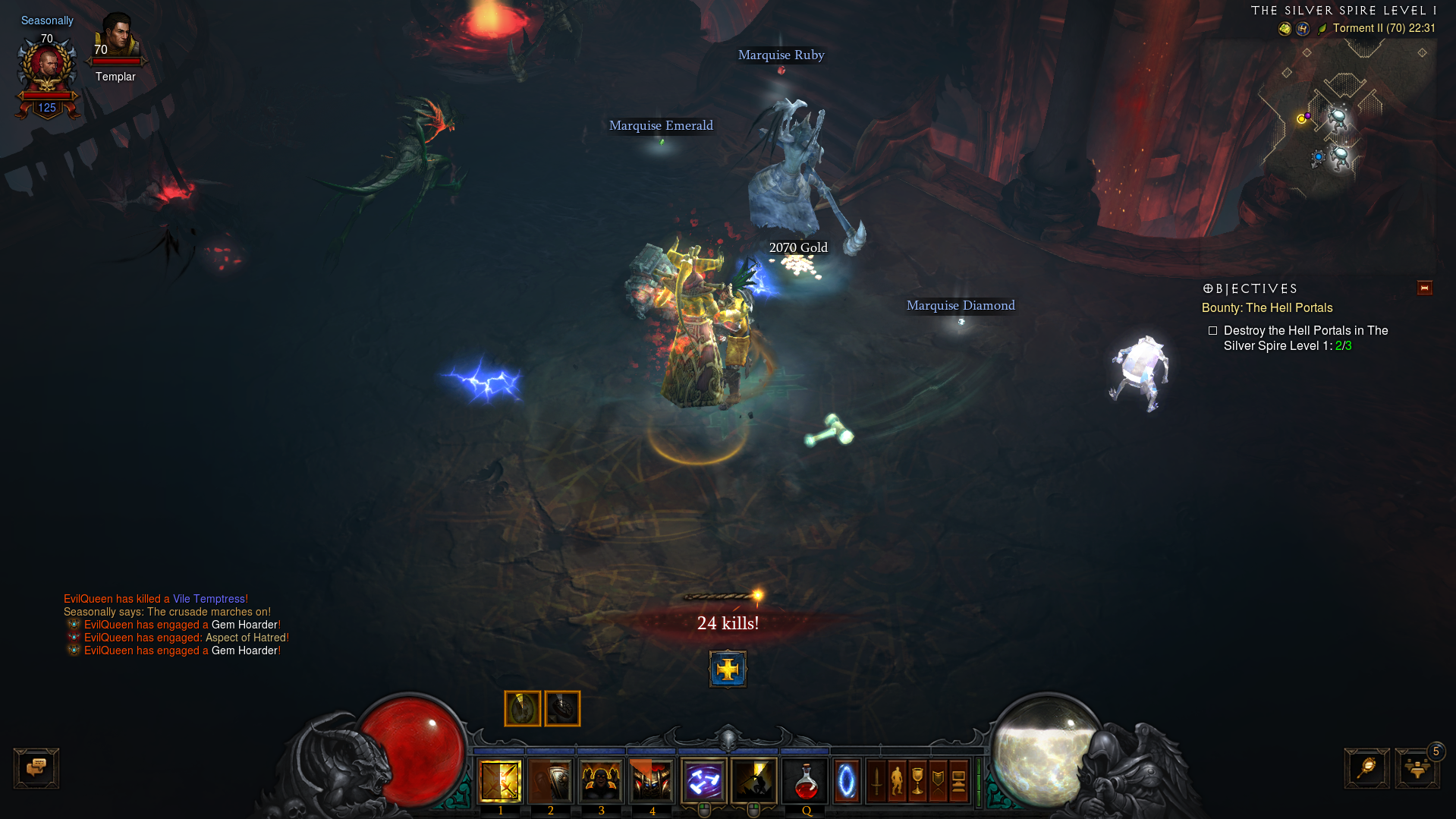
Task: Trigger the raised-hands figure skill in slot 3
Action: pyautogui.click(x=601, y=780)
